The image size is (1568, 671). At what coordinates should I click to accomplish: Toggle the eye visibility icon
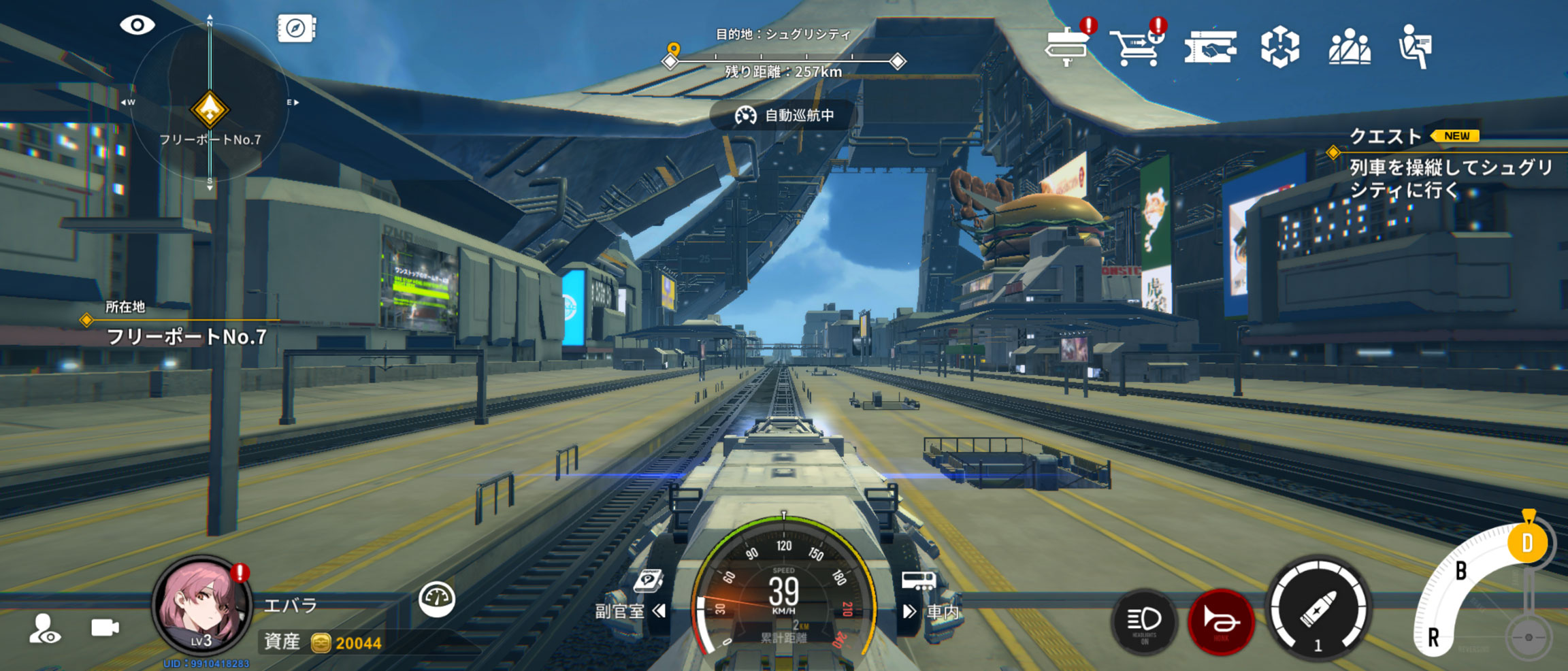click(137, 26)
